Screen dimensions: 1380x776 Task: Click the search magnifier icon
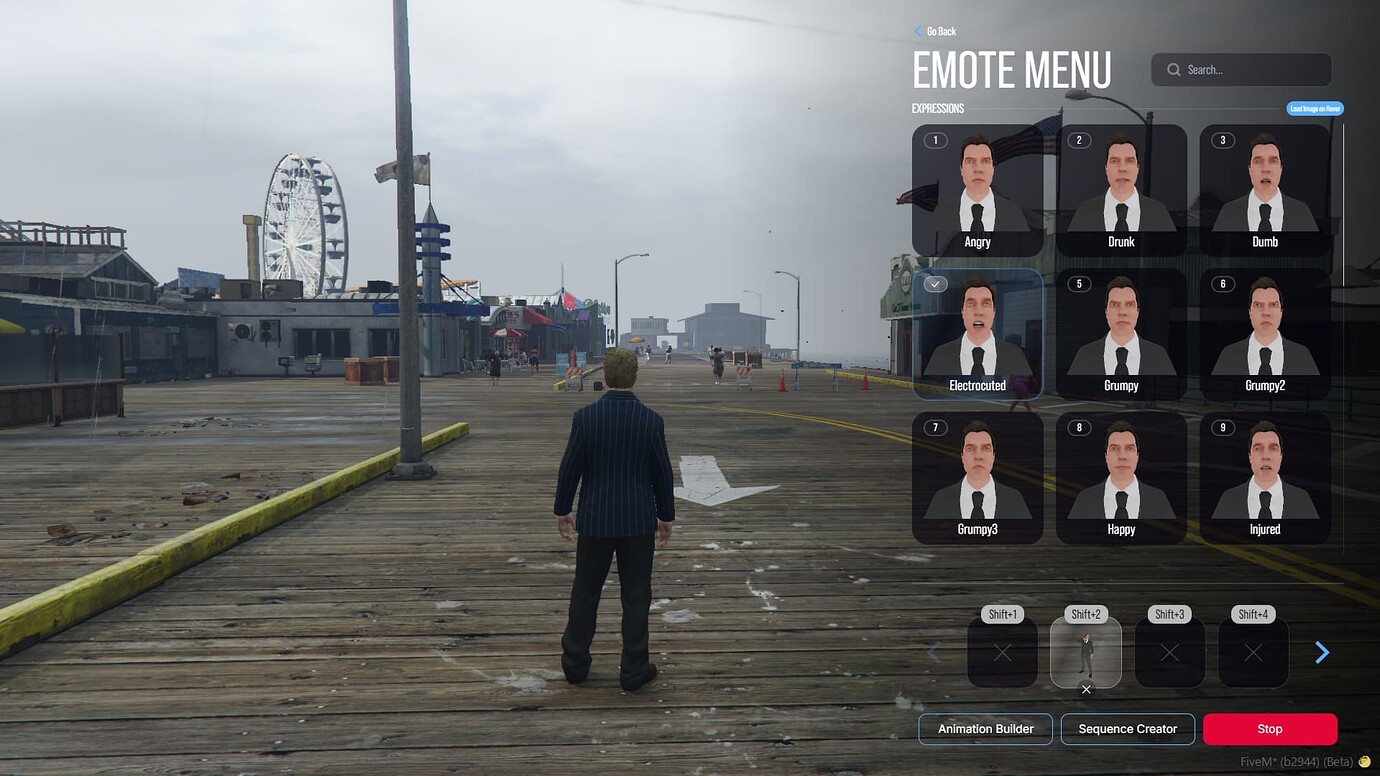[x=1172, y=70]
